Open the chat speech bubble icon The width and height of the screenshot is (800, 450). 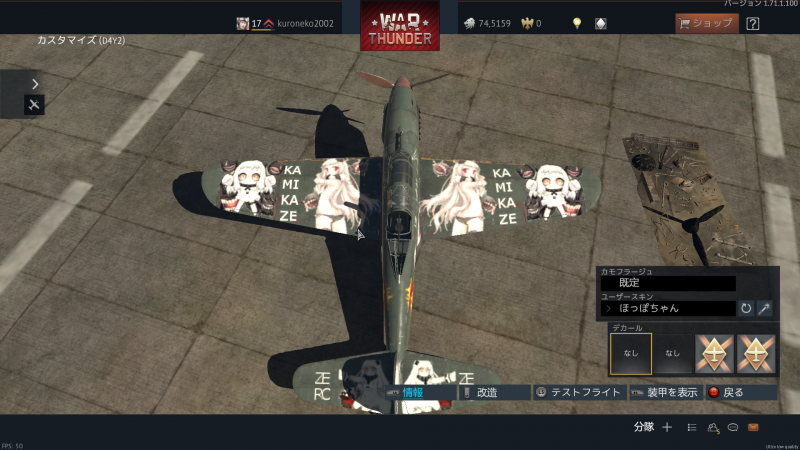click(x=733, y=427)
